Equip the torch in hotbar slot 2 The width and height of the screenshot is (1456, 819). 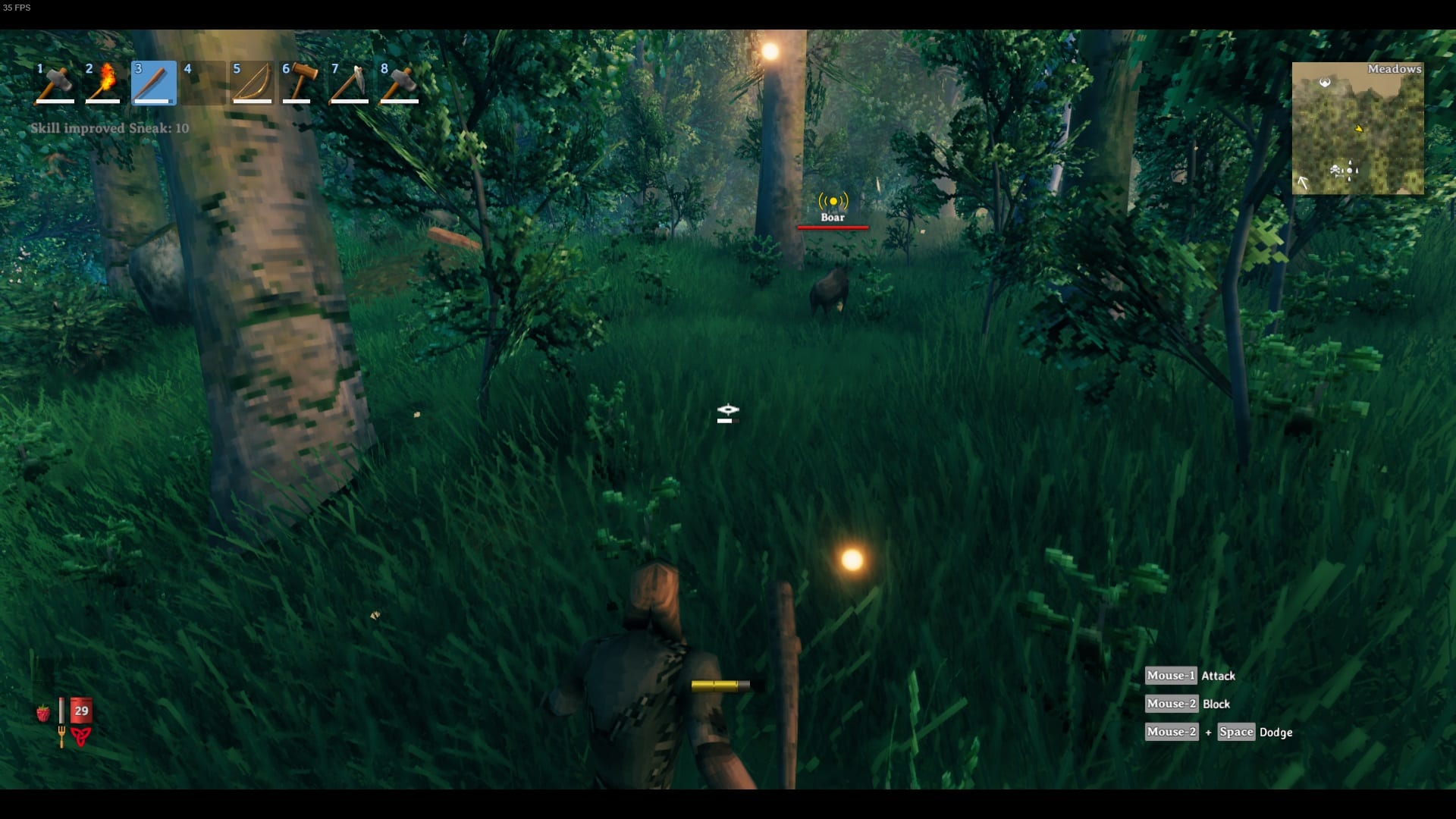[102, 82]
